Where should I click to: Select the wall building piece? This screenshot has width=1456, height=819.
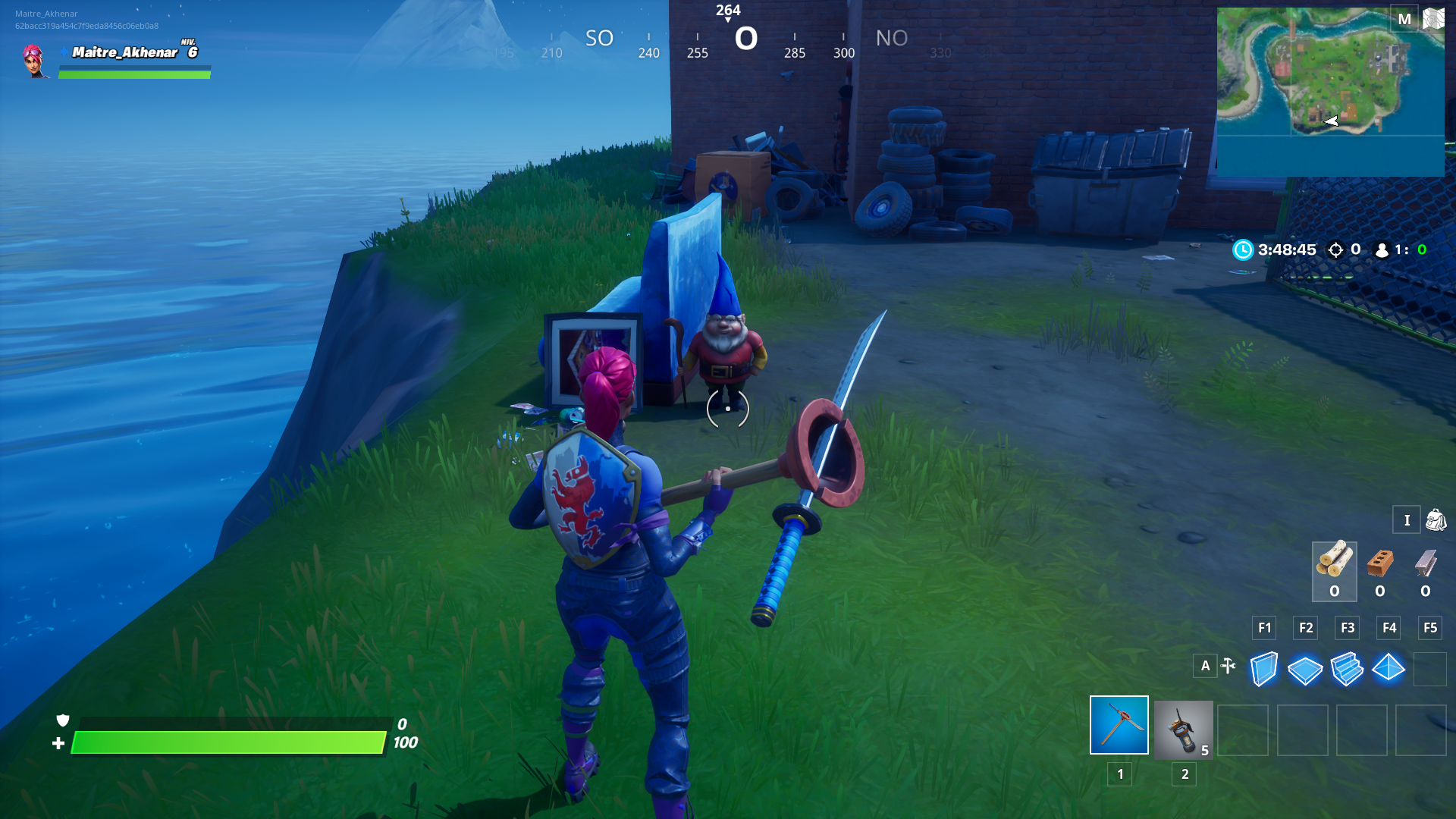(x=1263, y=669)
